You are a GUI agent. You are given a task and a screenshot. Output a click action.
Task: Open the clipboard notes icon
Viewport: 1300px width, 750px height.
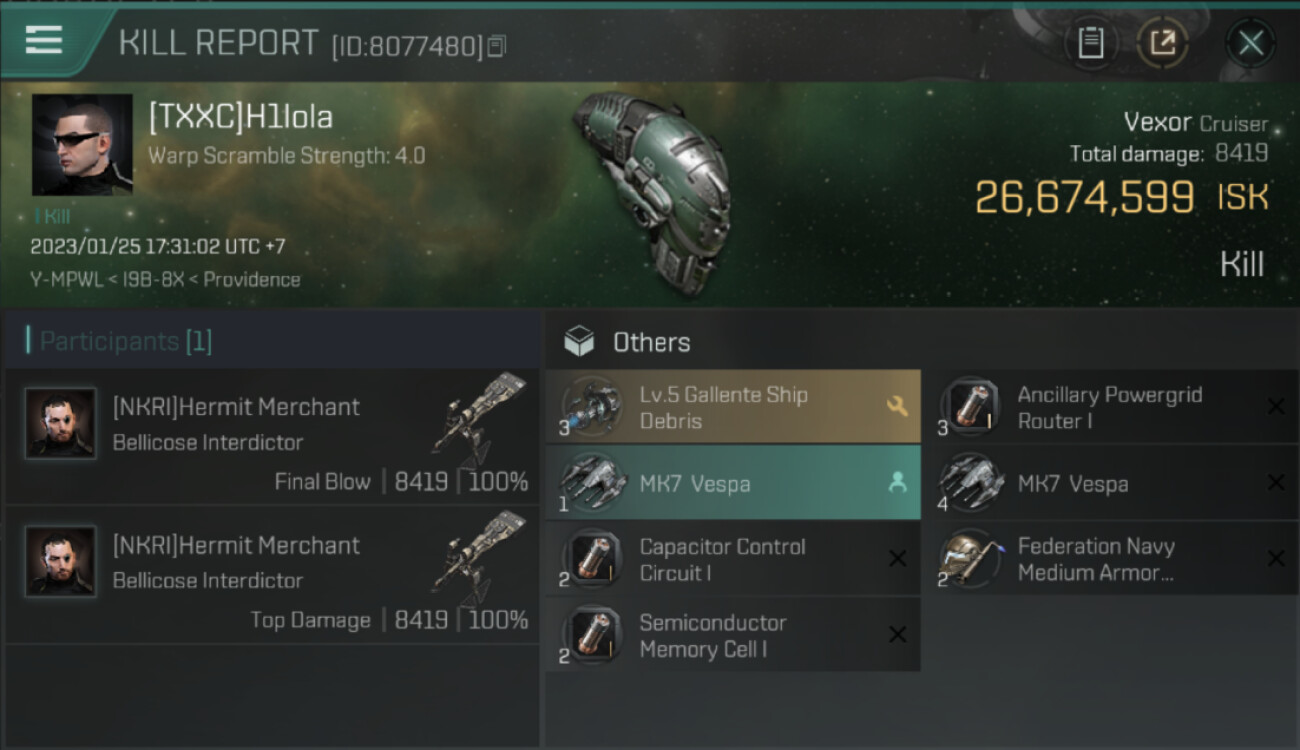tap(1090, 43)
